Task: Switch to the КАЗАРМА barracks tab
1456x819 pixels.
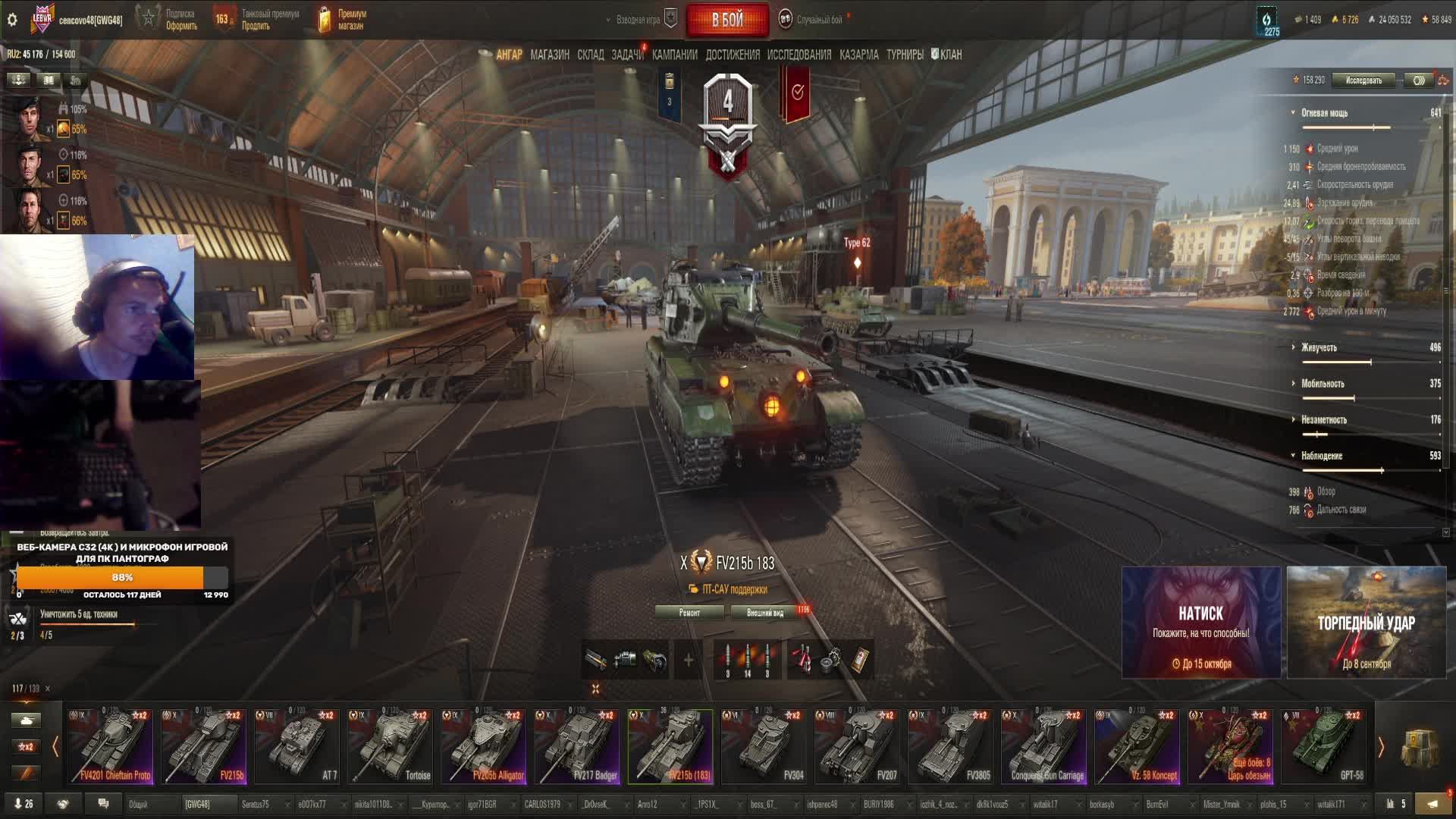Action: coord(858,55)
